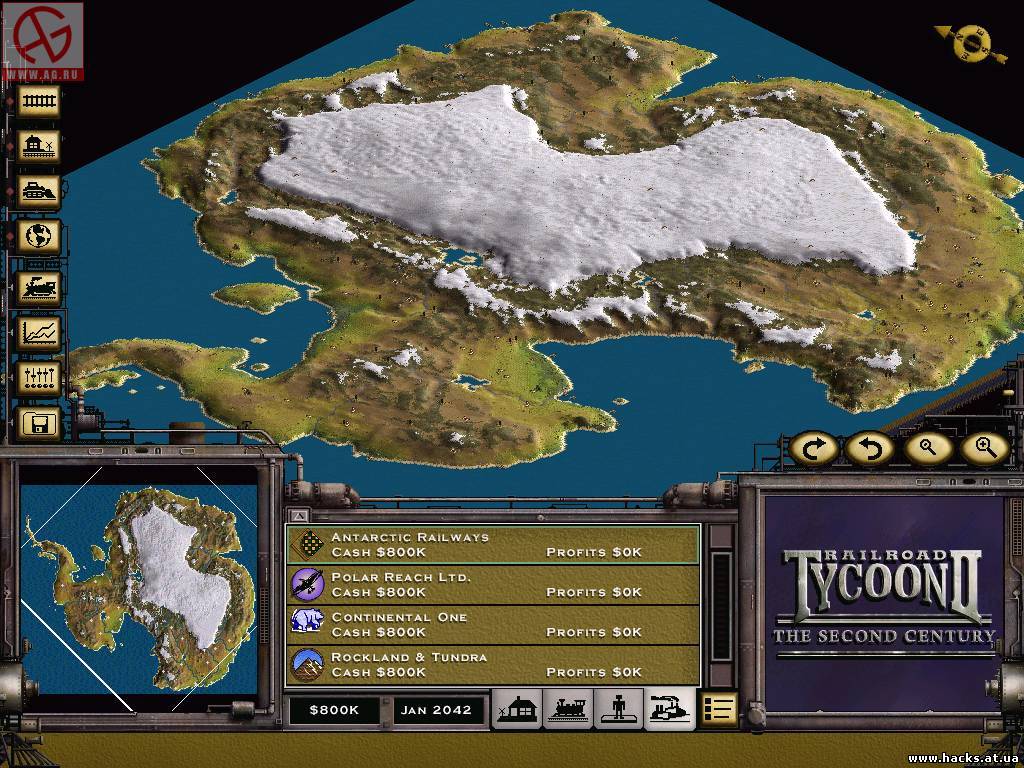Viewport: 1024px width, 768px height.
Task: Select the Antarctic Railways company row
Action: coord(494,544)
